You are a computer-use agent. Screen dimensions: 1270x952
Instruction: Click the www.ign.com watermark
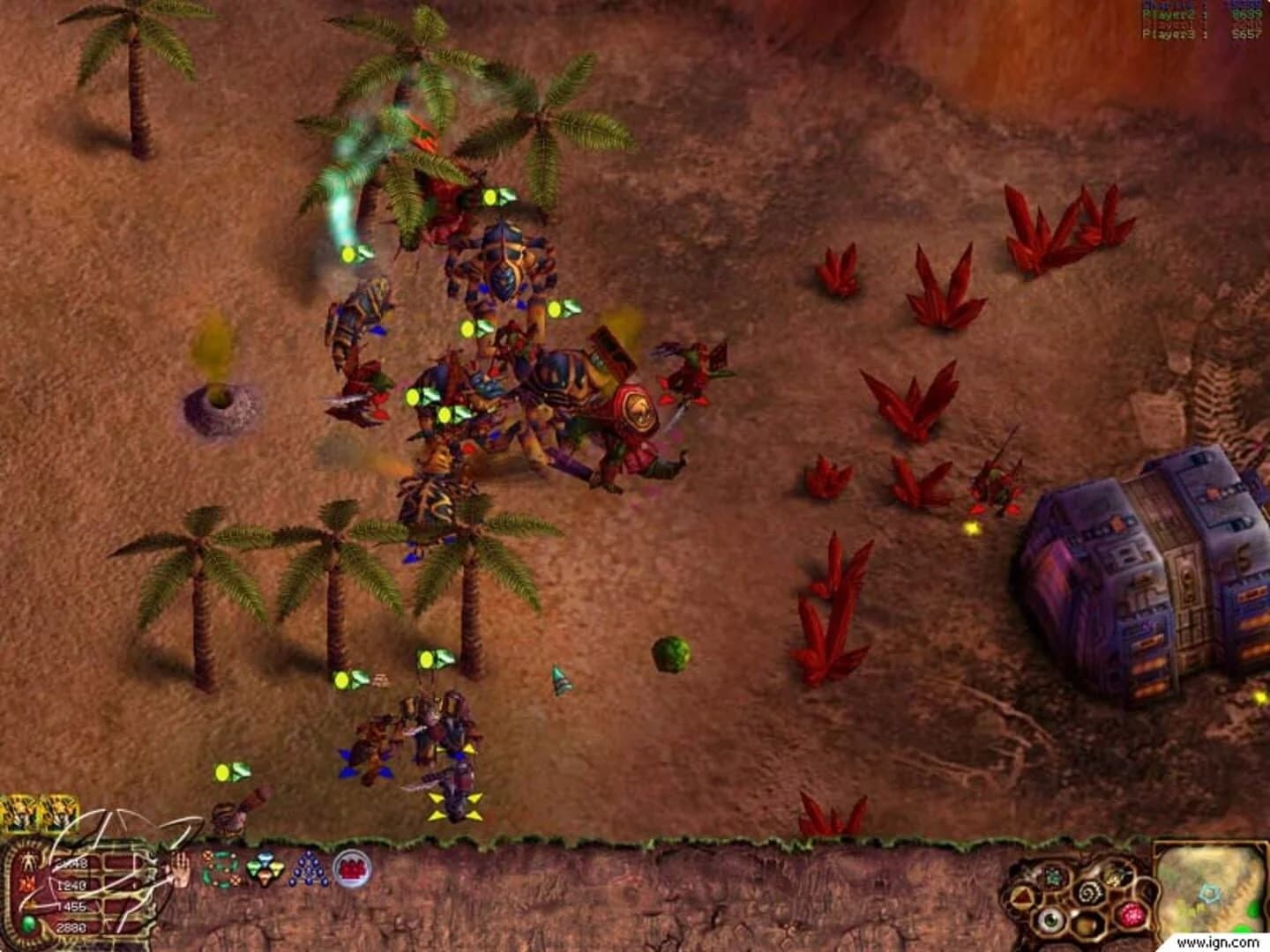(1217, 941)
